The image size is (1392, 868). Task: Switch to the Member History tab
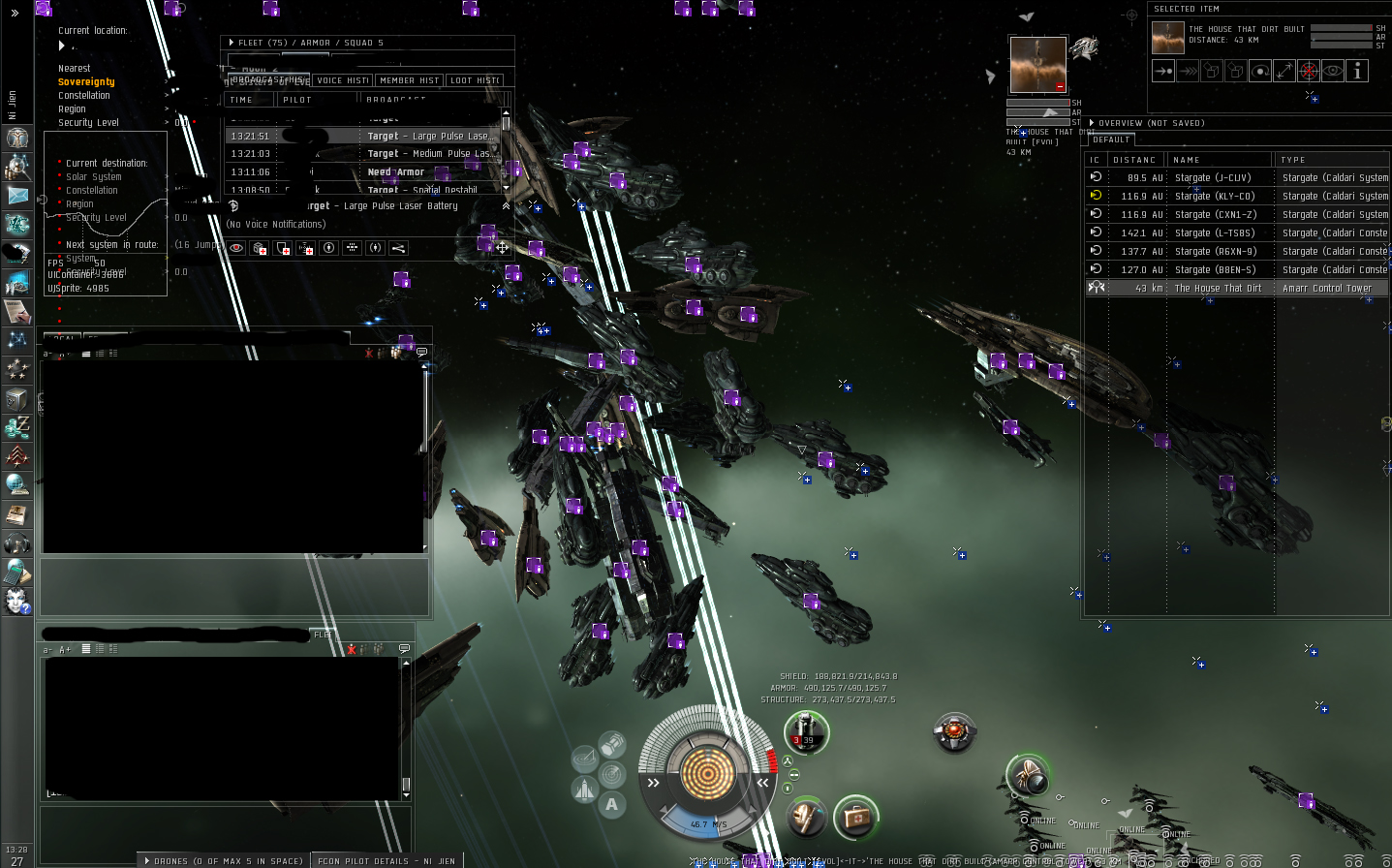point(409,81)
